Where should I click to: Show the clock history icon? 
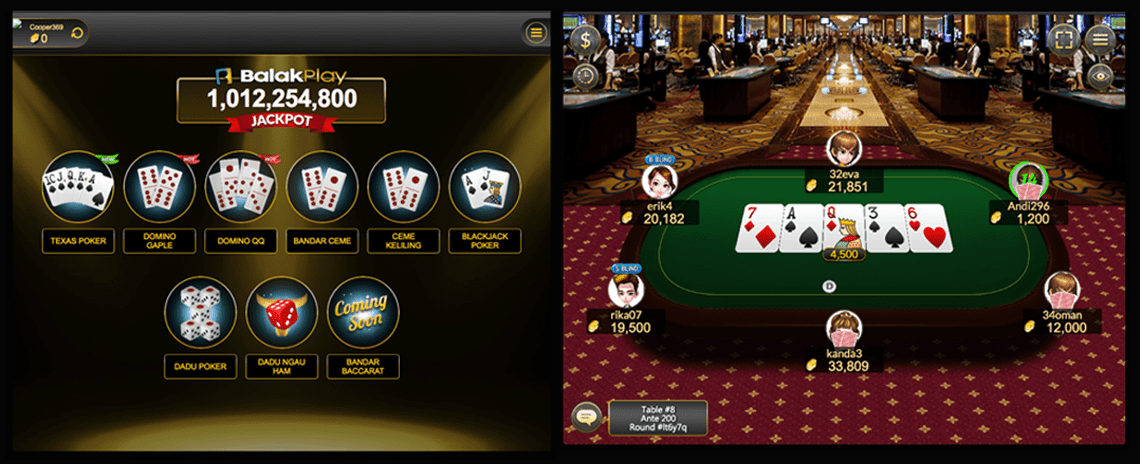(584, 75)
